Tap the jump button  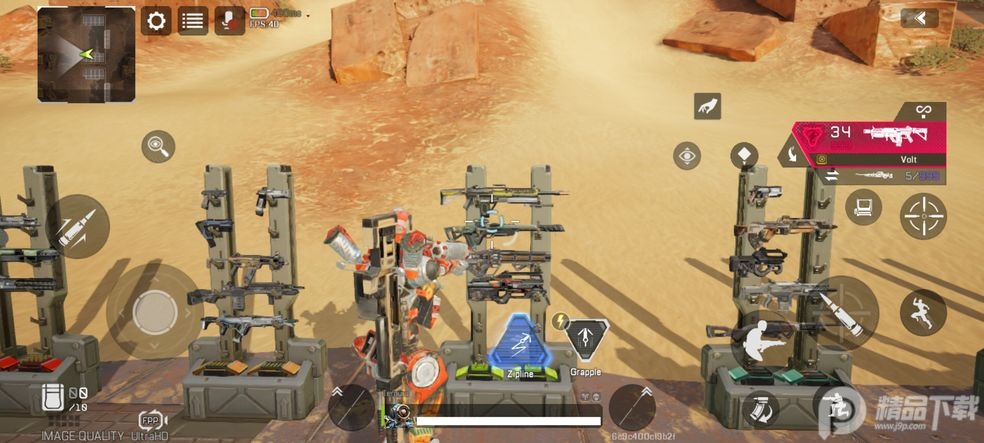coord(922,312)
